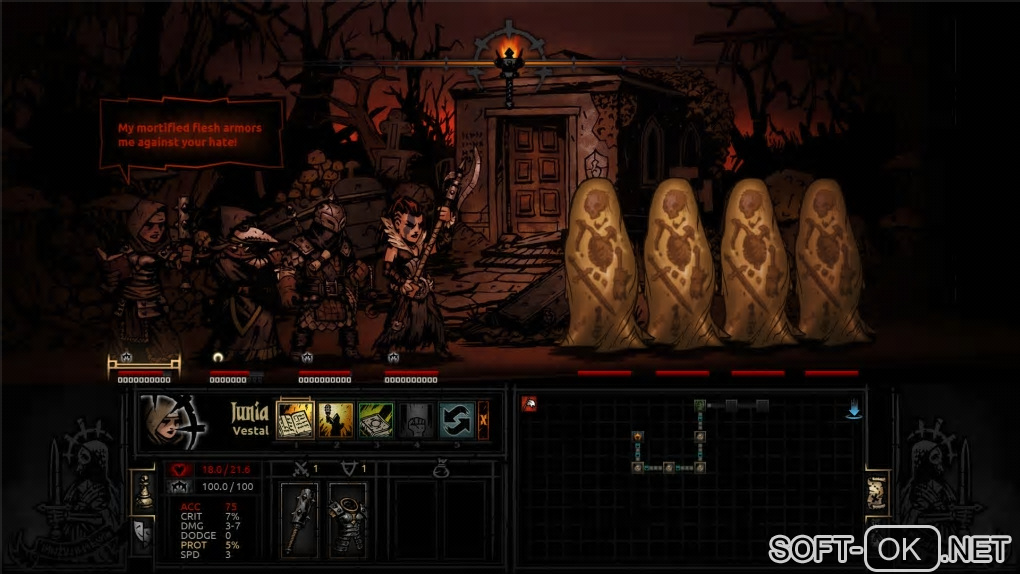Switch to the theater masks tab
1020x574 pixels.
pos(143,535)
